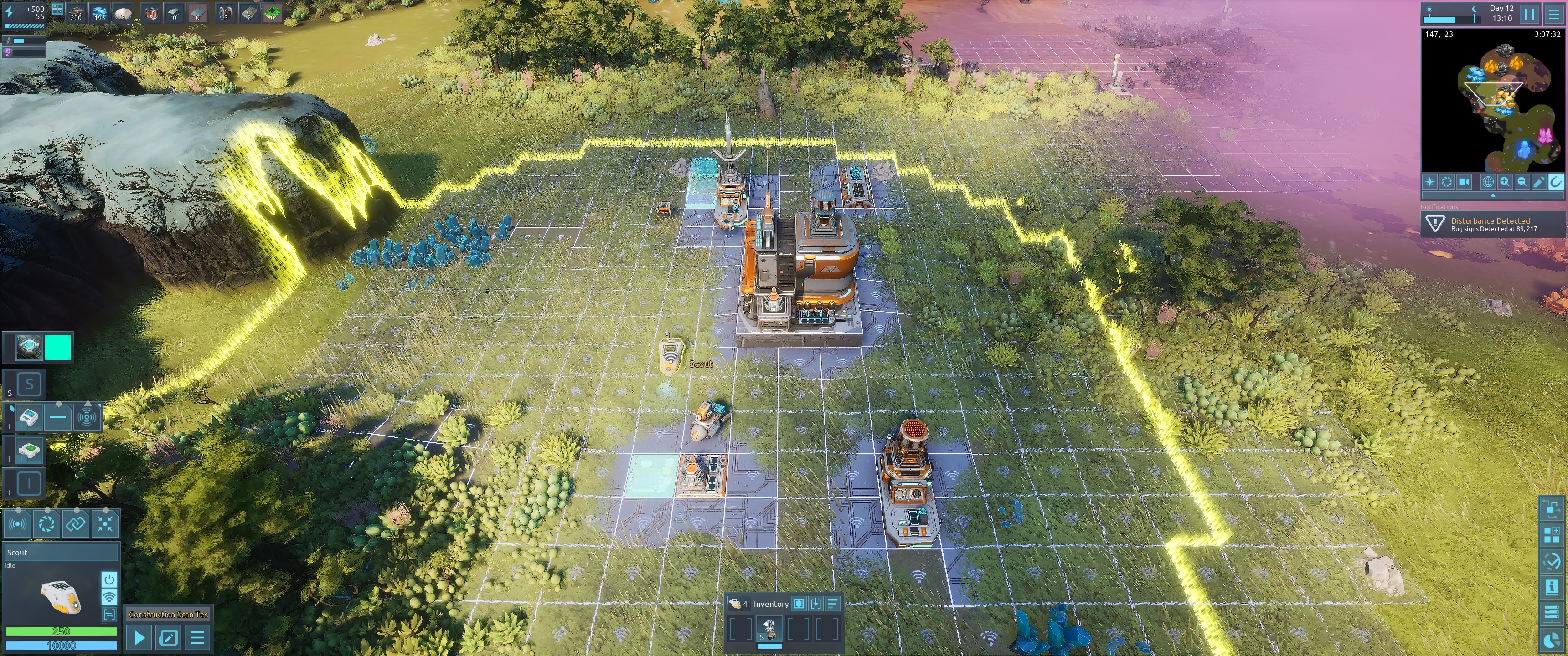Image resolution: width=1568 pixels, height=656 pixels.
Task: Select the item in the Scout inventory
Action: pos(769,628)
